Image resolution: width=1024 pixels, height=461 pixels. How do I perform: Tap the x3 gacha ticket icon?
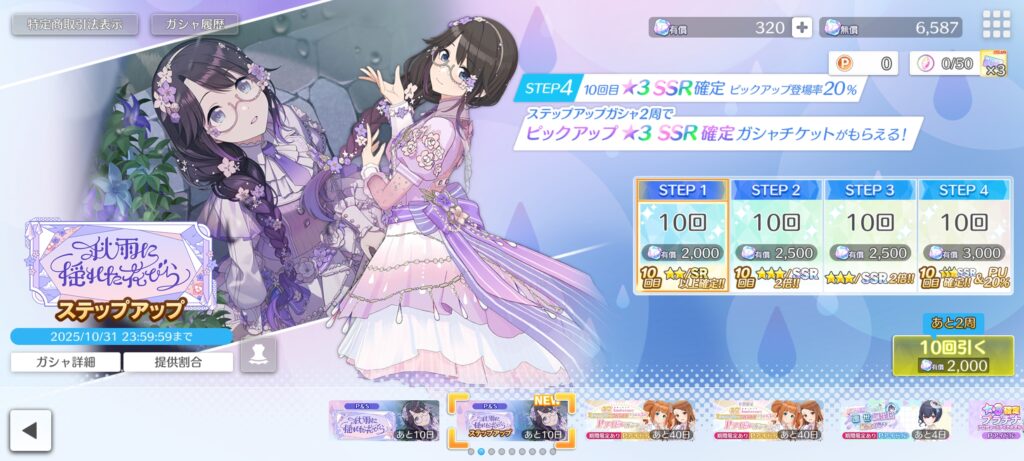click(x=993, y=63)
